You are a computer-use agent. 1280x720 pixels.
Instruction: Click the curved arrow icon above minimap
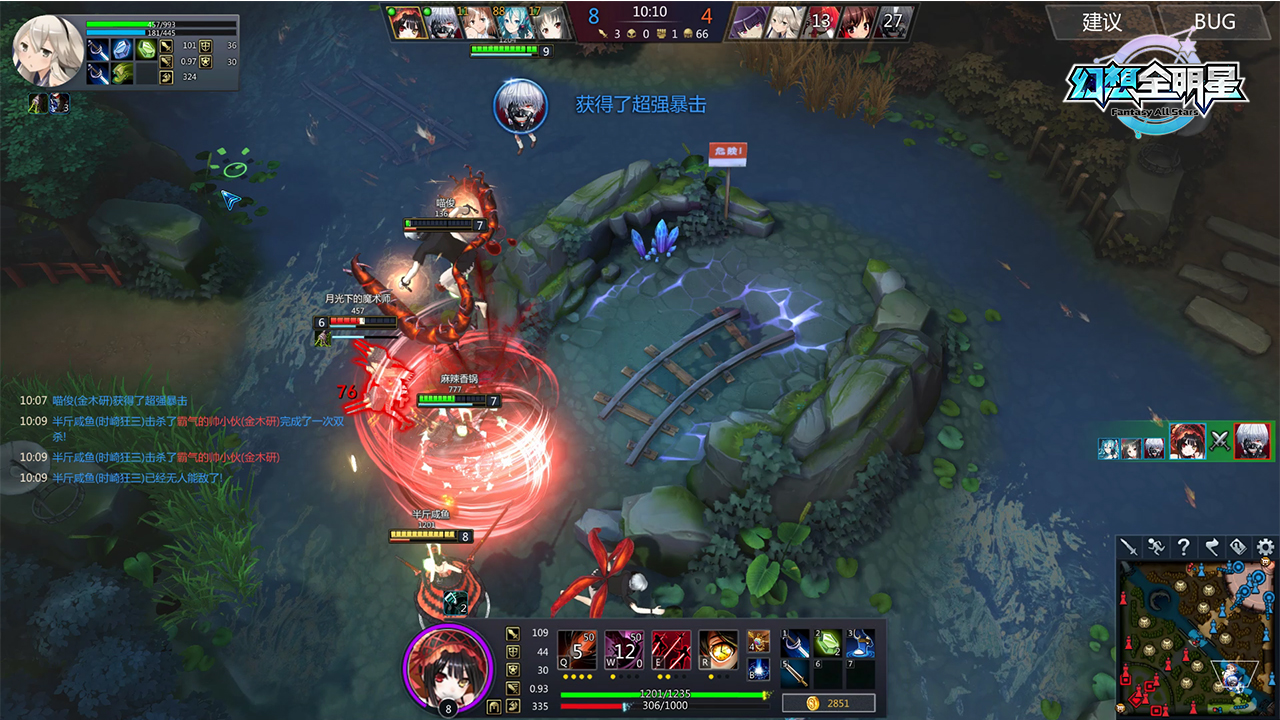(1210, 547)
